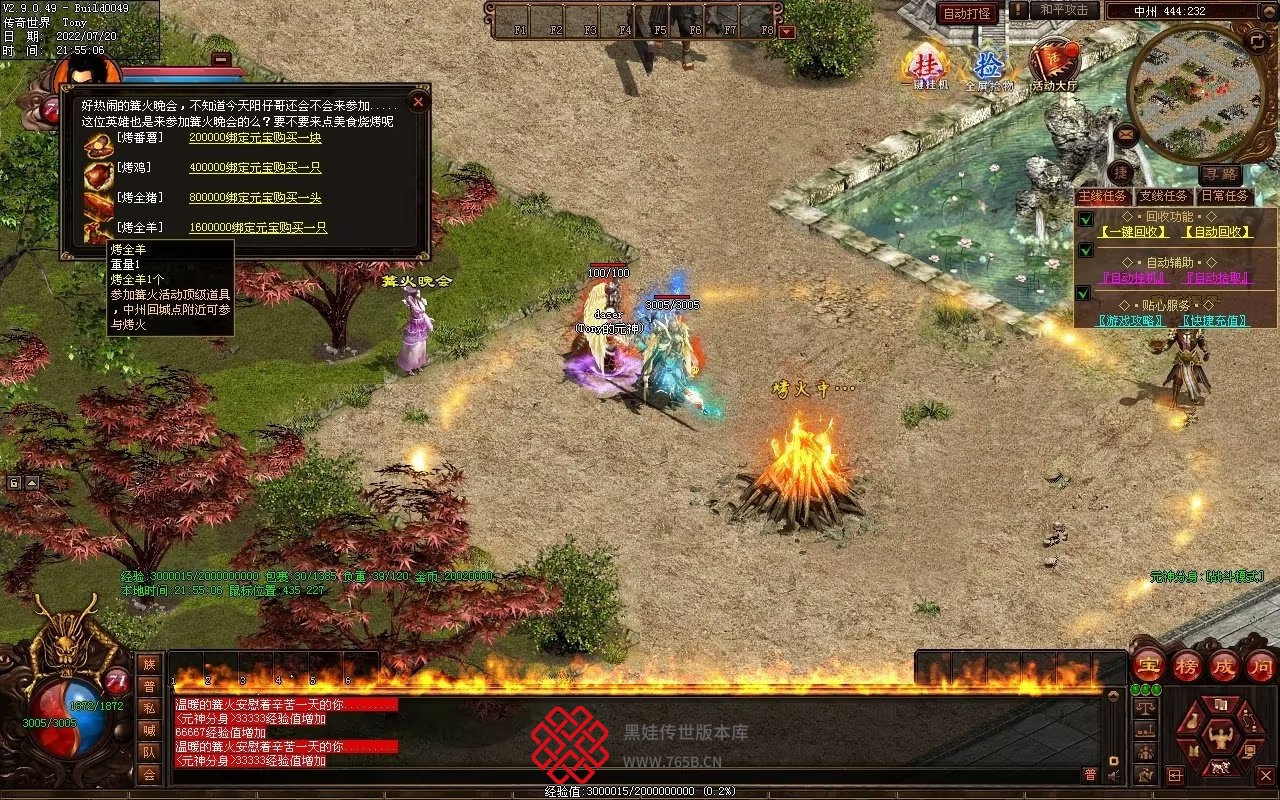
Task: Toggle the 自动打怪 auto-fight button
Action: point(967,13)
